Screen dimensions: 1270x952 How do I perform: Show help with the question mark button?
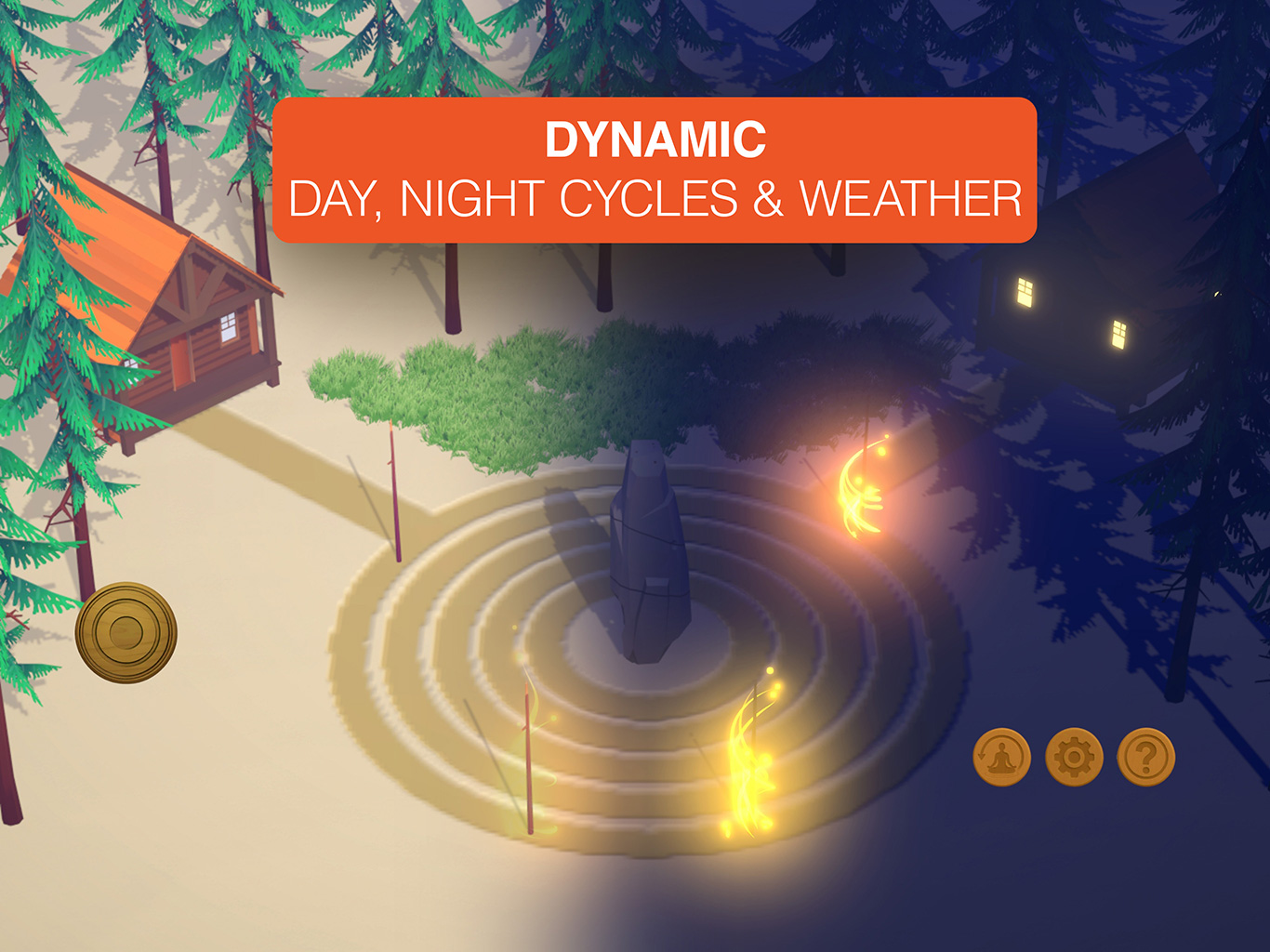[x=1146, y=758]
